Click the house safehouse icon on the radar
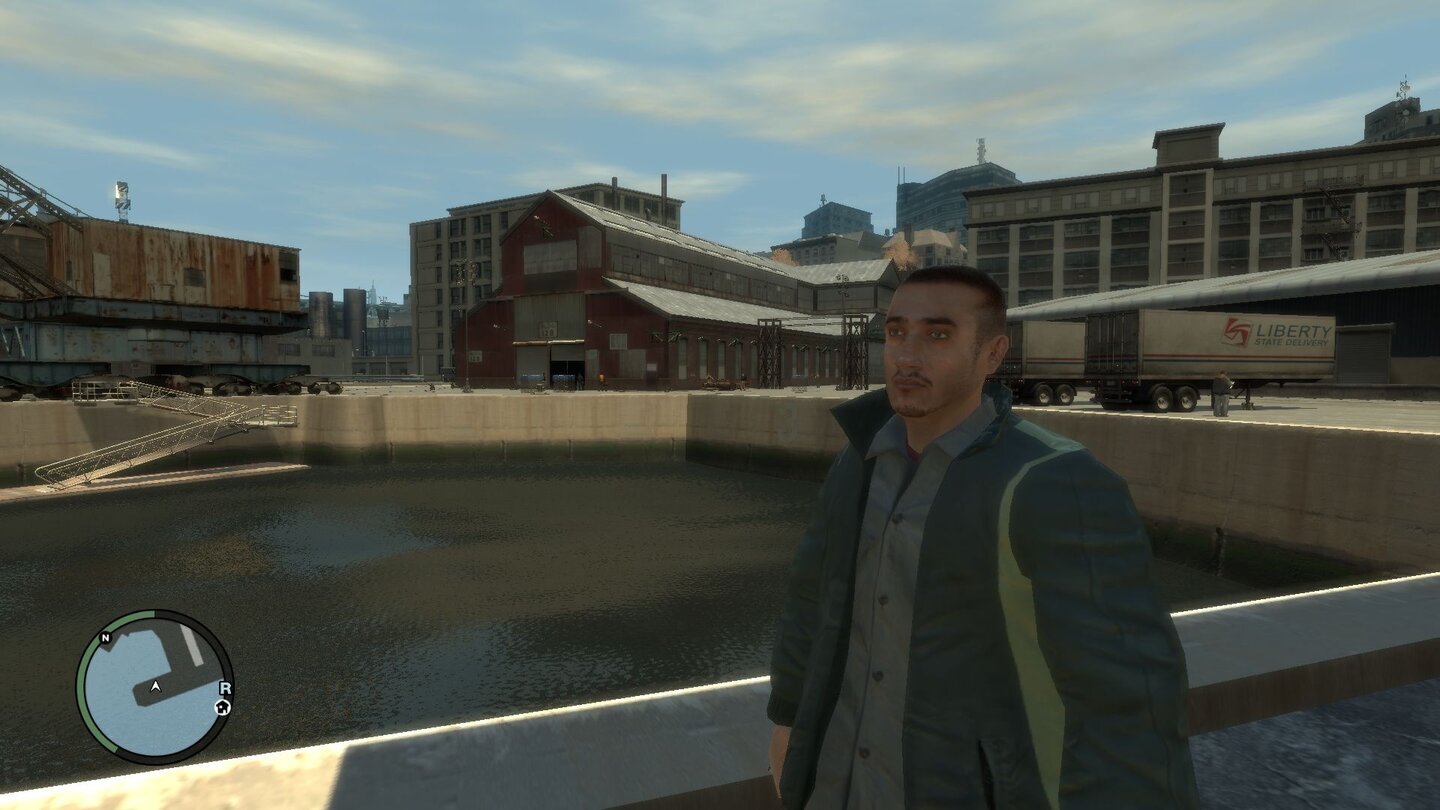This screenshot has height=810, width=1440. pyautogui.click(x=222, y=707)
